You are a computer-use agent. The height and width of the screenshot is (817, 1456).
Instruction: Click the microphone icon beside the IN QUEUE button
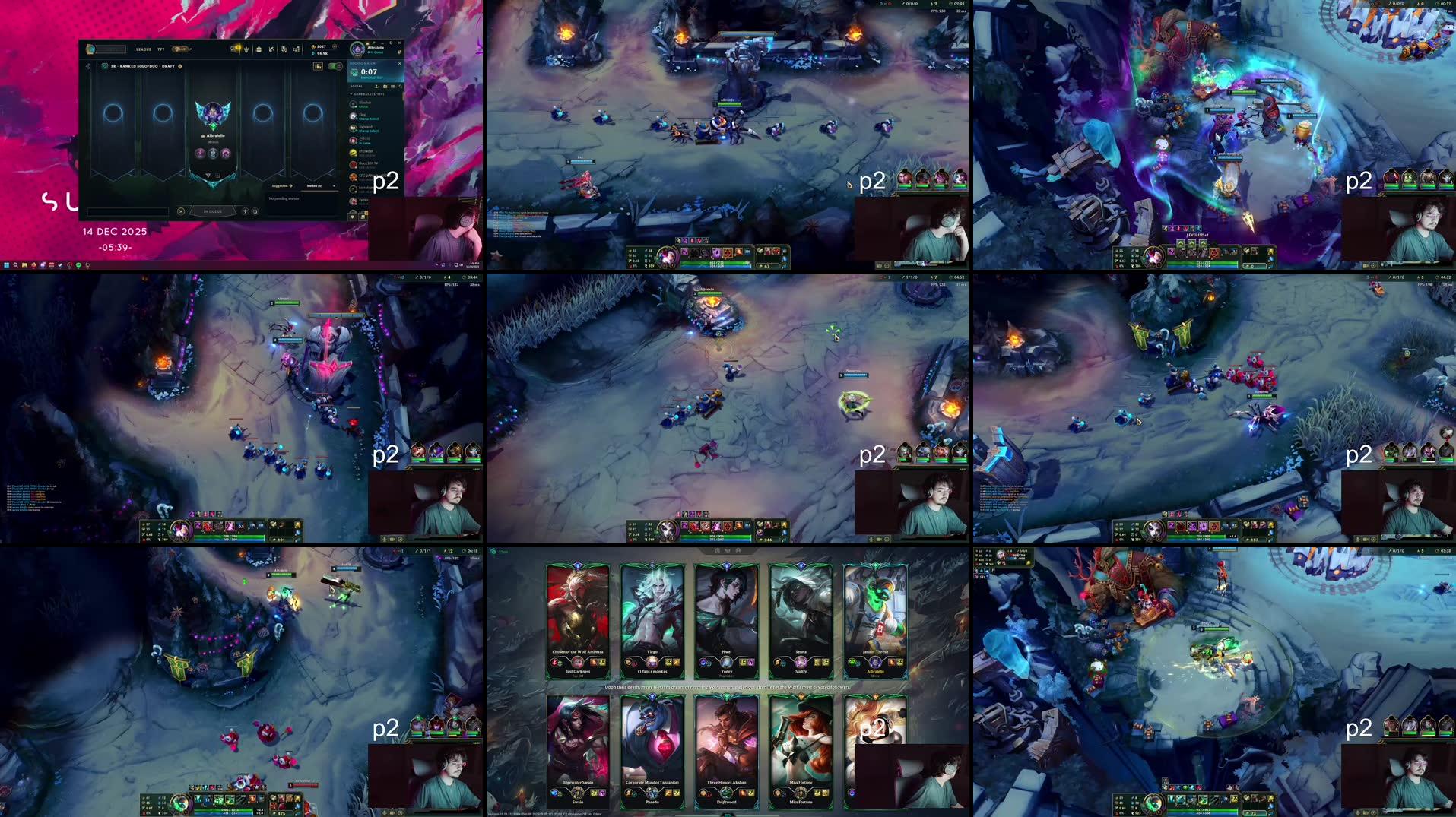[246, 211]
